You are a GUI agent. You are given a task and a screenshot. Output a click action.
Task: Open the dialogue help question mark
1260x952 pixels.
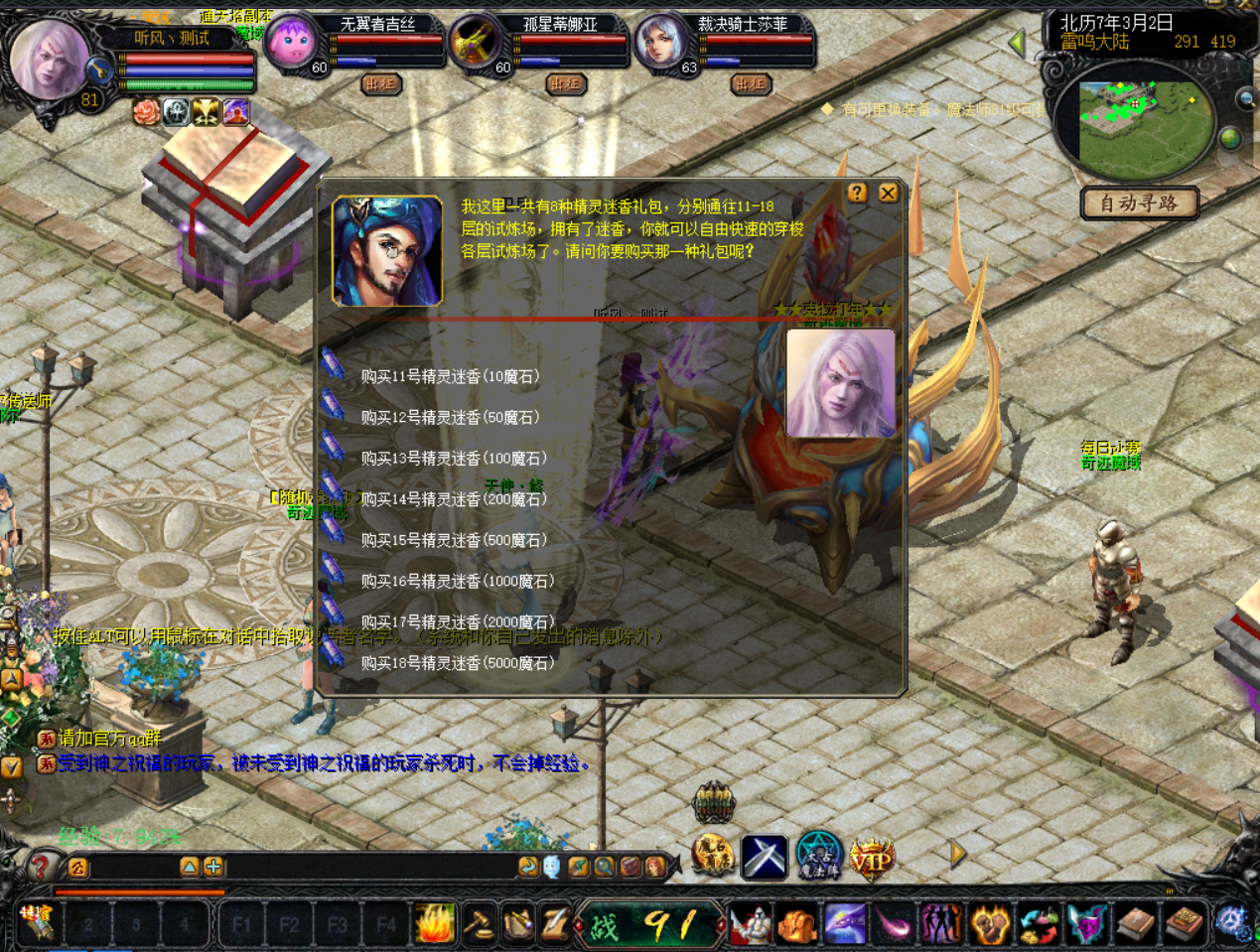tap(858, 193)
